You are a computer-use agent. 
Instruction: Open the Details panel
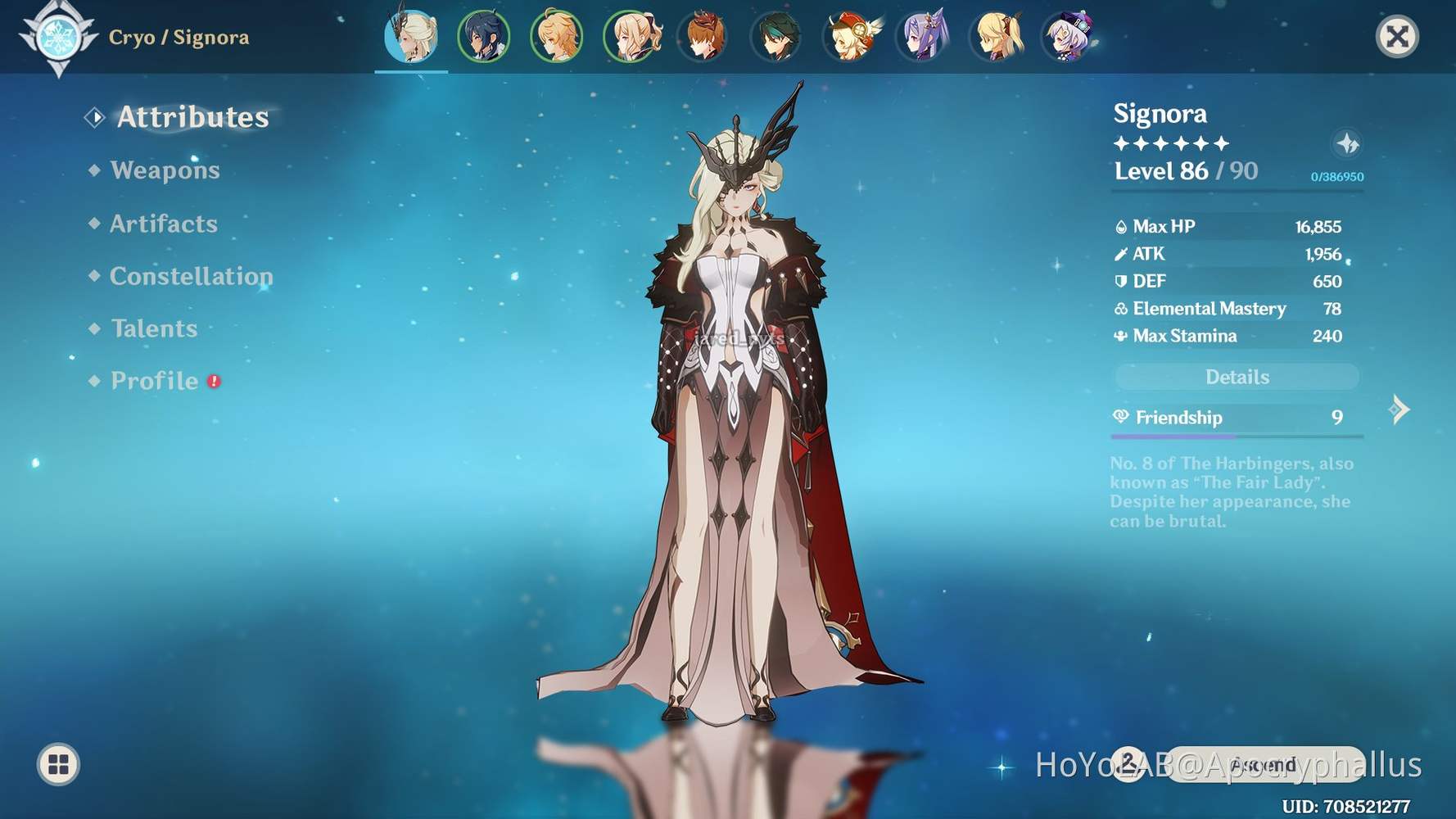click(x=1237, y=377)
